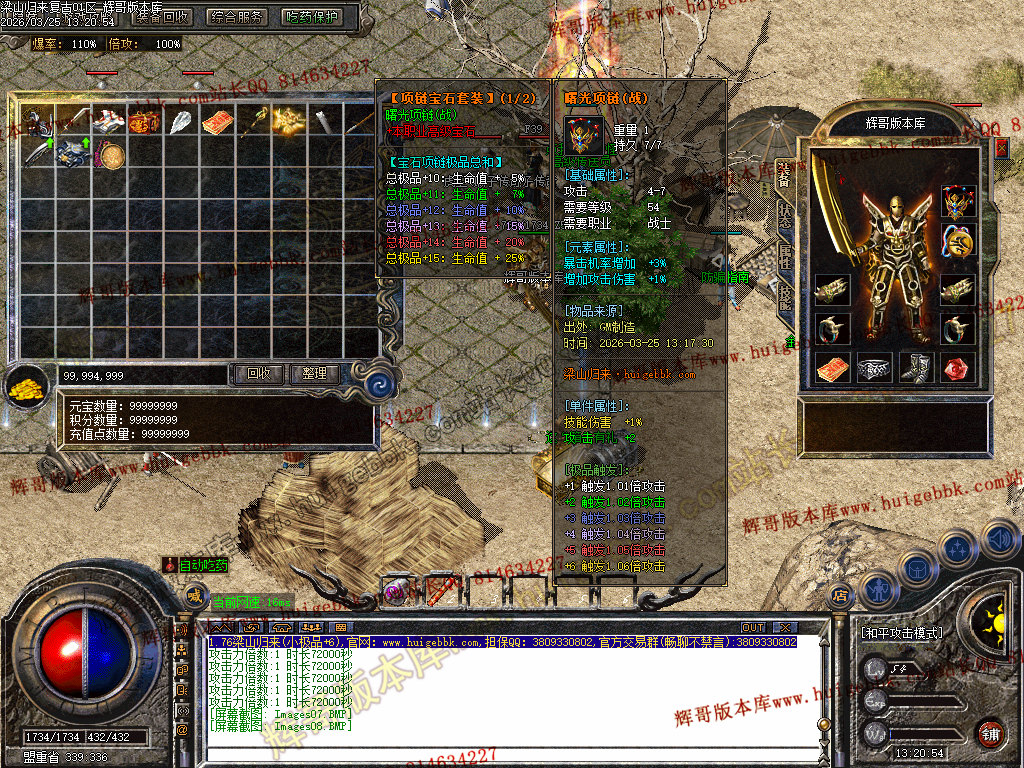Open the 吃药保护 potion protection settings
The height and width of the screenshot is (768, 1024).
[311, 16]
